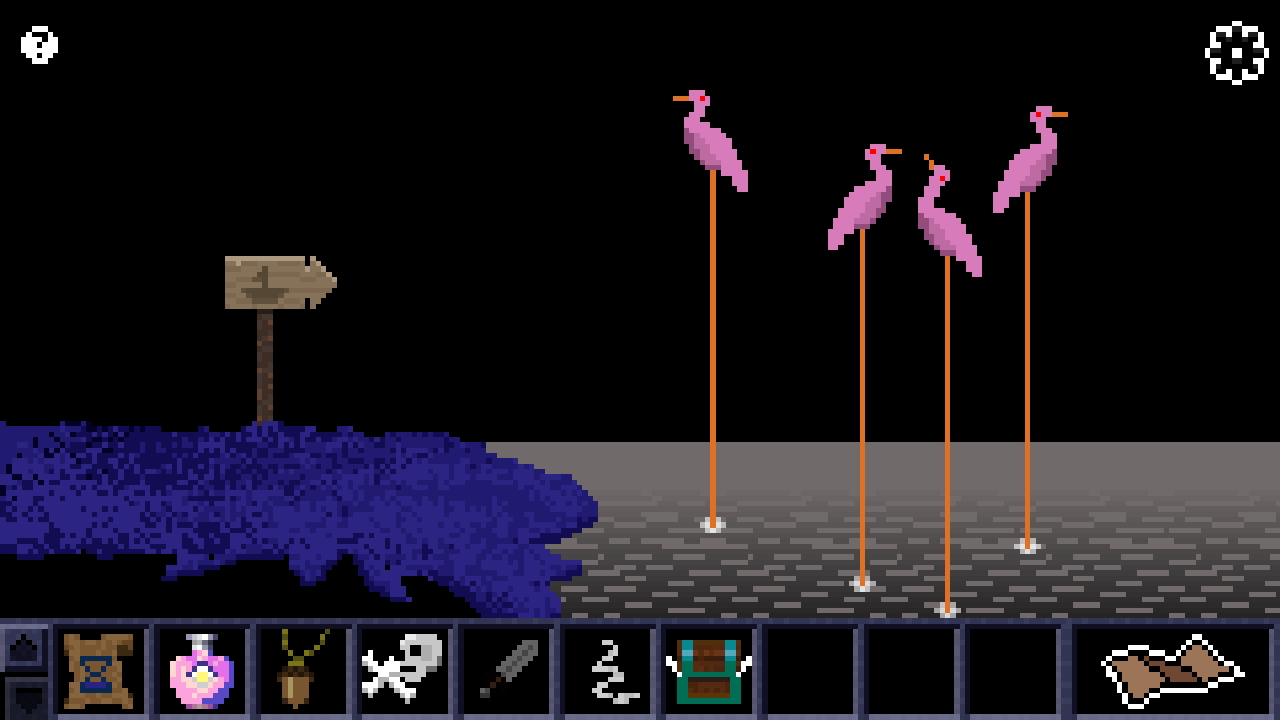1280x720 pixels.
Task: Select the treasure chest inventory item
Action: pos(708,672)
